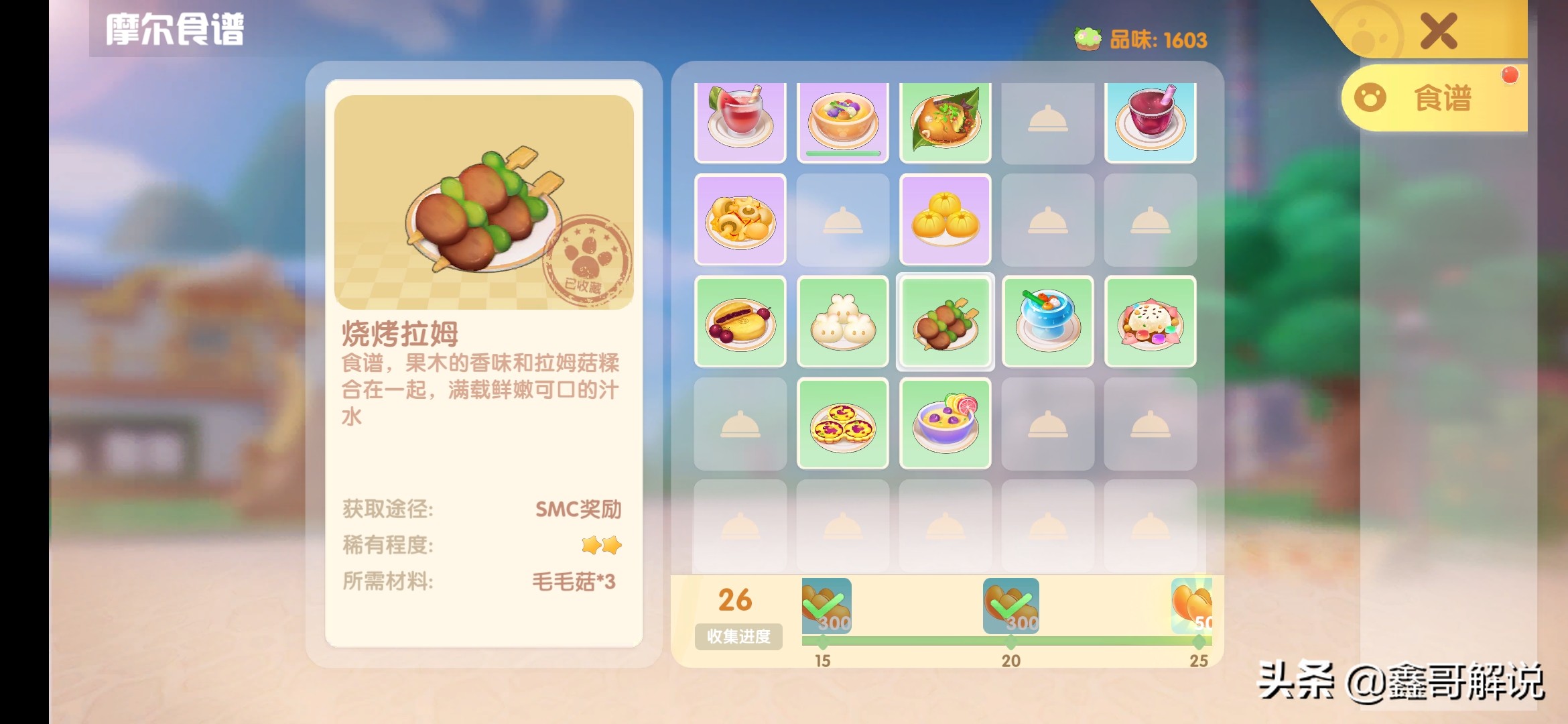Open the purple berry soup recipe

tap(945, 422)
